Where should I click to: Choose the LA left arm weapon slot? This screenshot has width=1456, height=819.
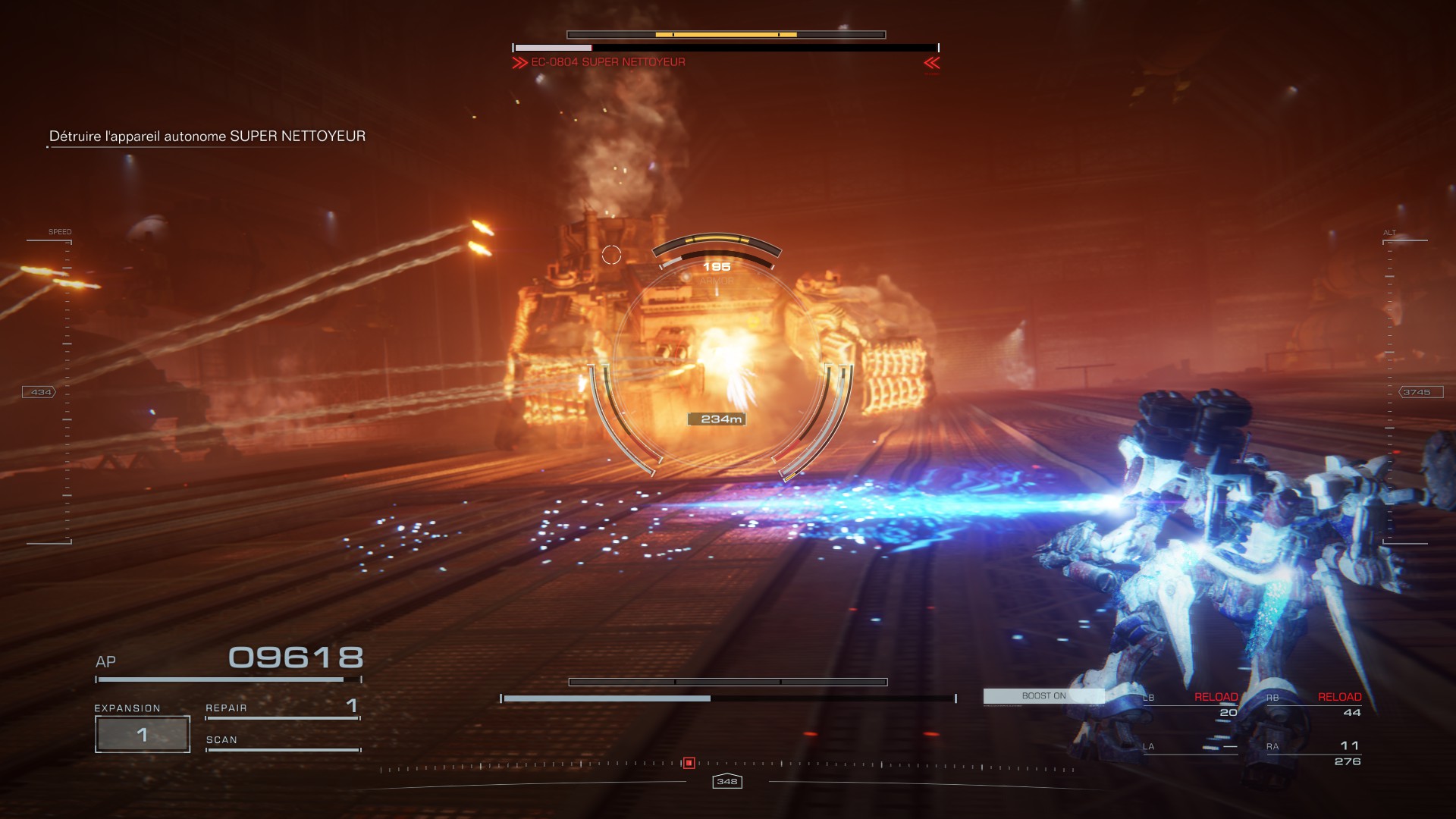pyautogui.click(x=1191, y=747)
